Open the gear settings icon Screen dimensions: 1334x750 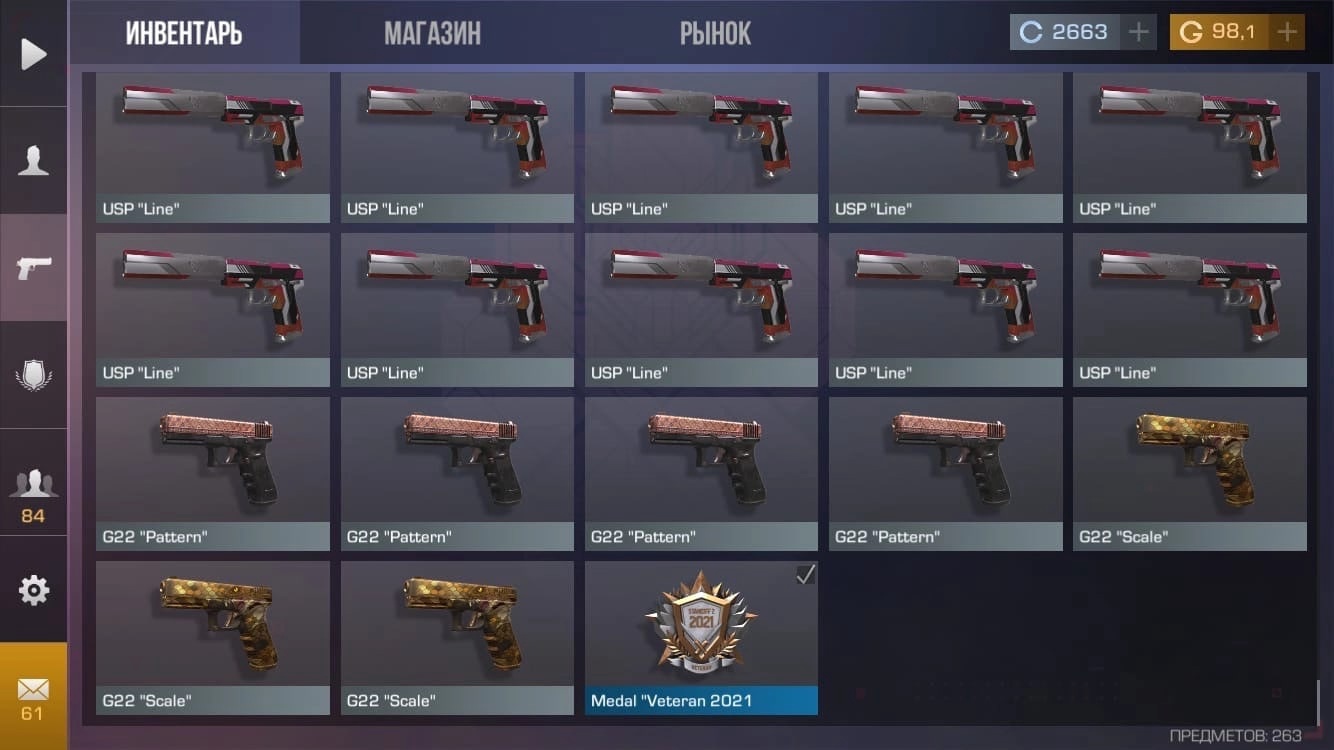click(x=34, y=590)
